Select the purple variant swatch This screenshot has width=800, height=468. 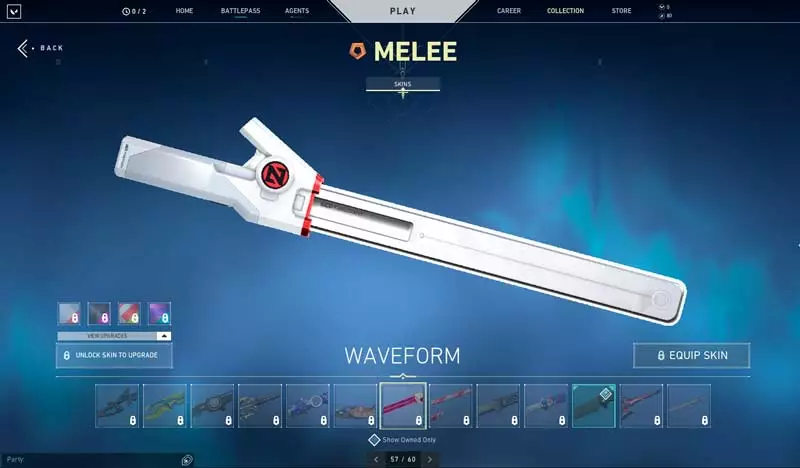tap(159, 314)
